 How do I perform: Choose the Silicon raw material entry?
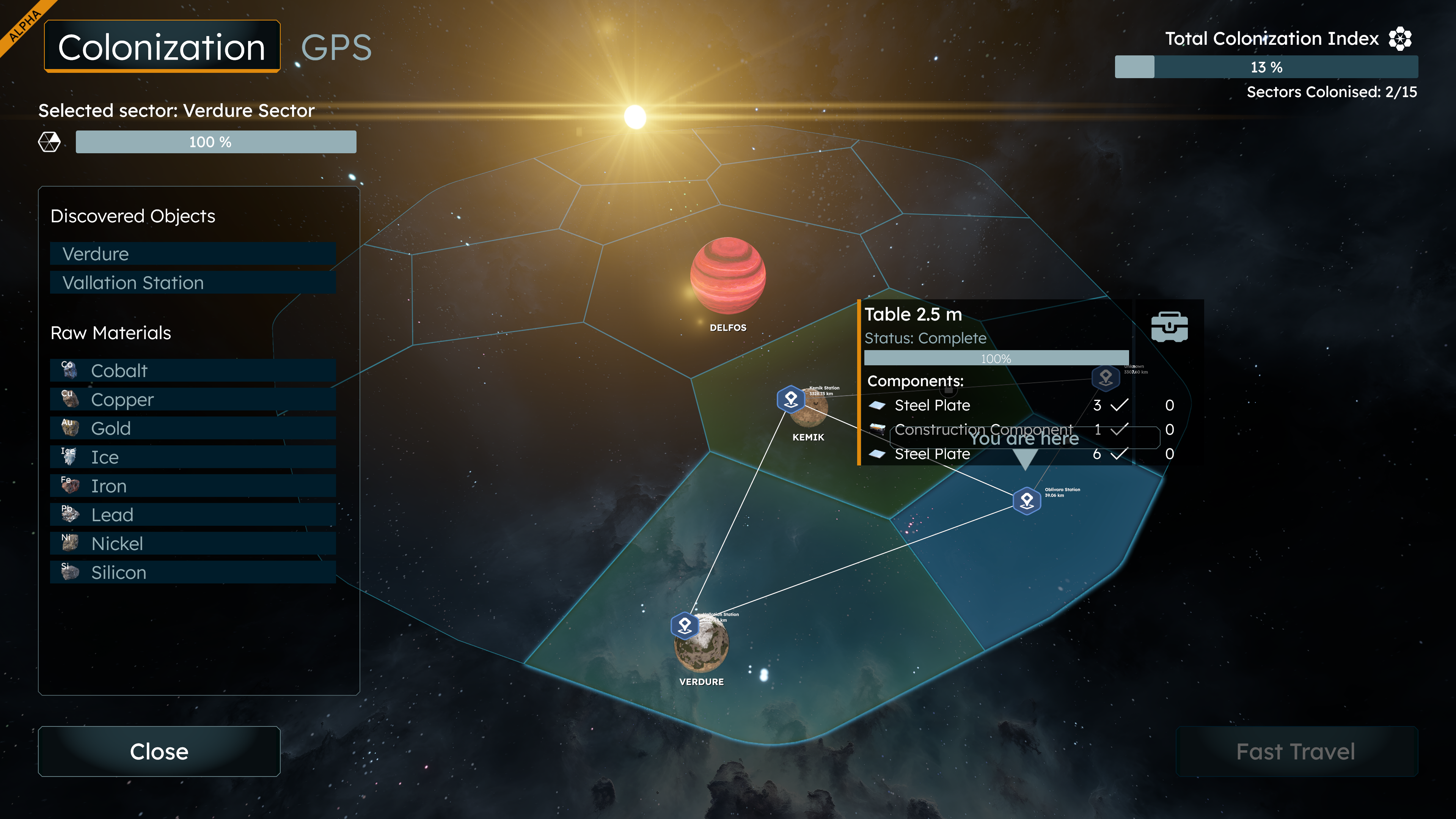[x=193, y=572]
